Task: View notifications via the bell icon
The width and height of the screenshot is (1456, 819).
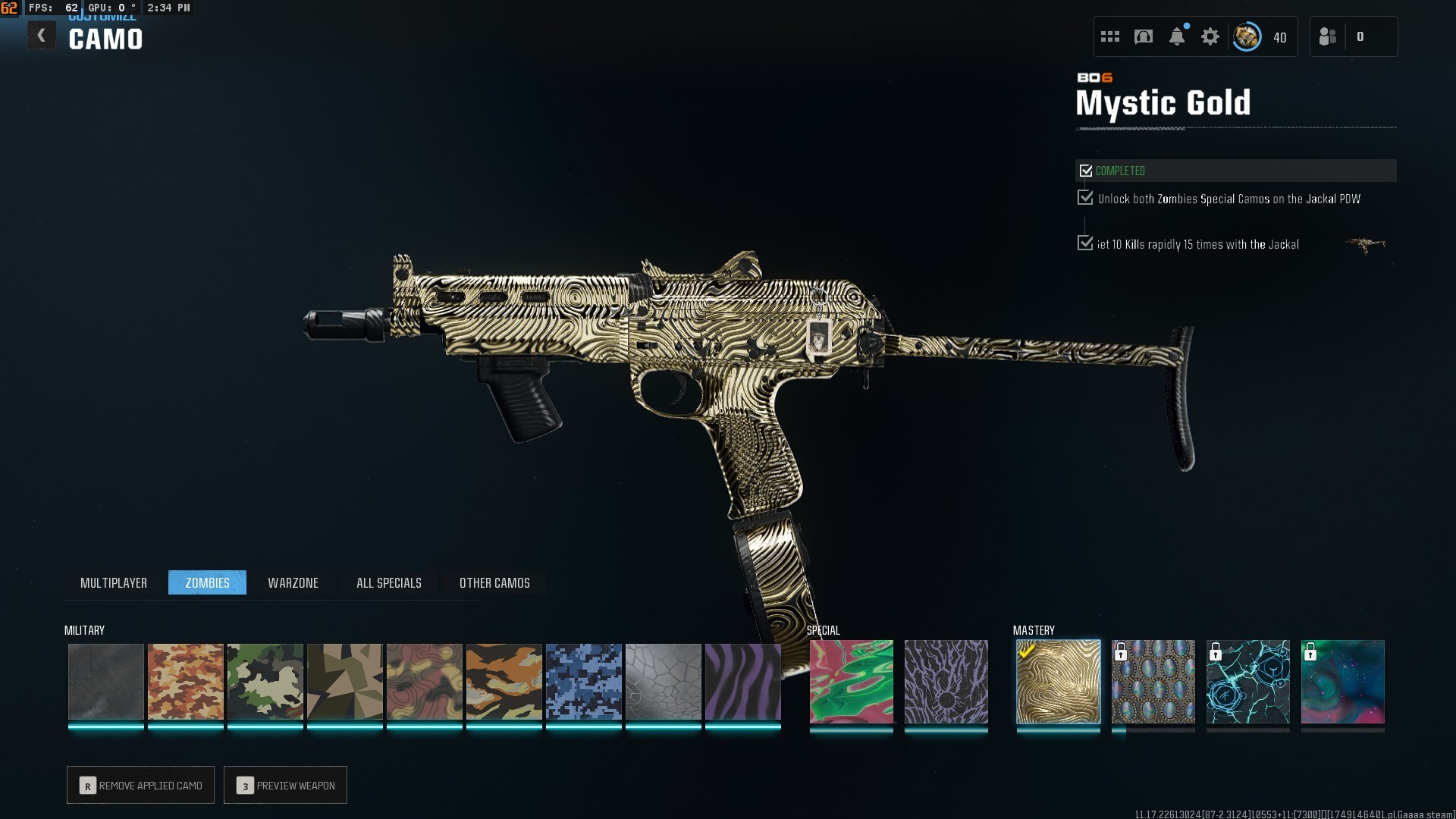Action: click(1177, 36)
